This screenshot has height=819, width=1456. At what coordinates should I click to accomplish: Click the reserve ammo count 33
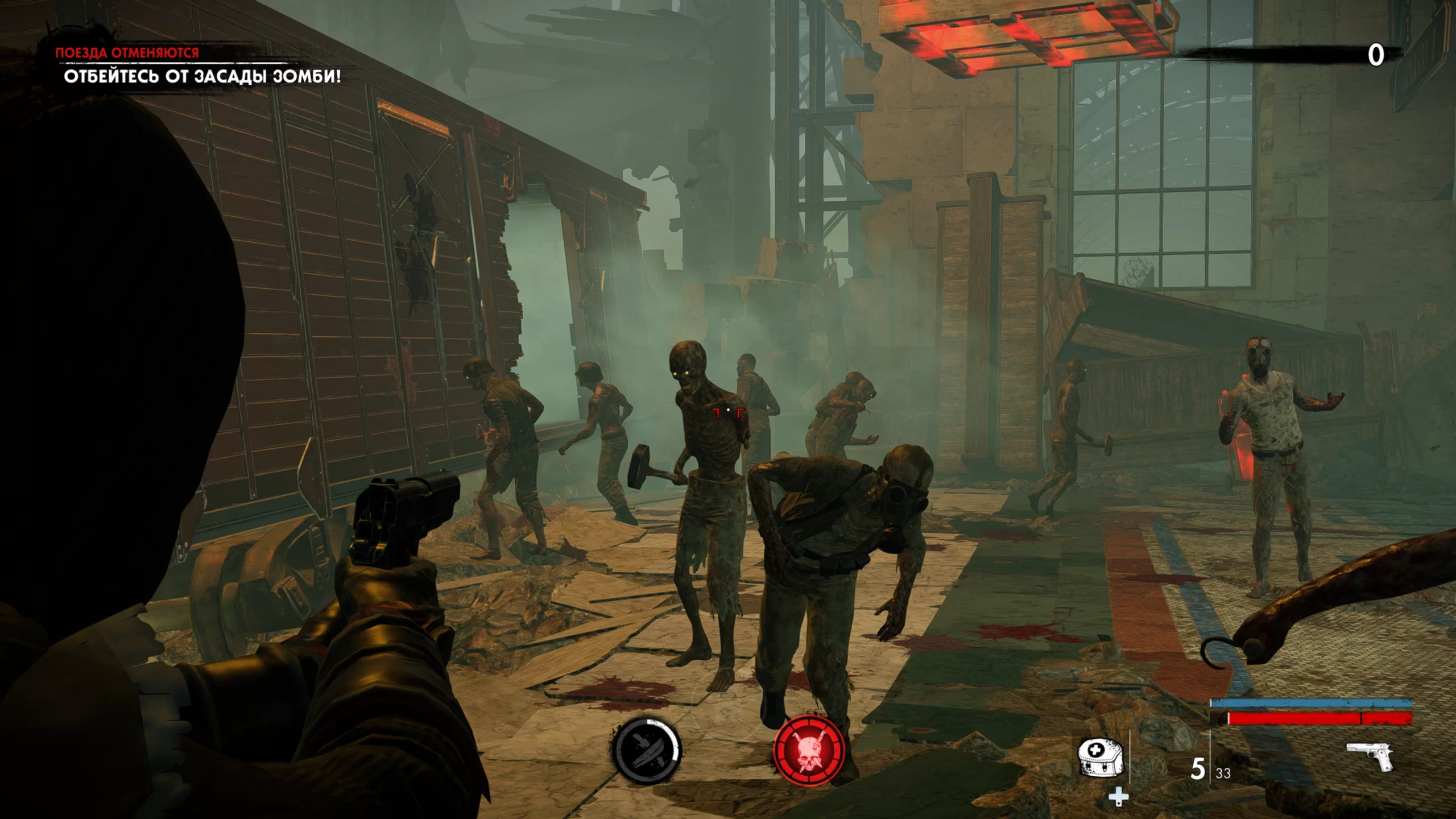[x=1226, y=772]
